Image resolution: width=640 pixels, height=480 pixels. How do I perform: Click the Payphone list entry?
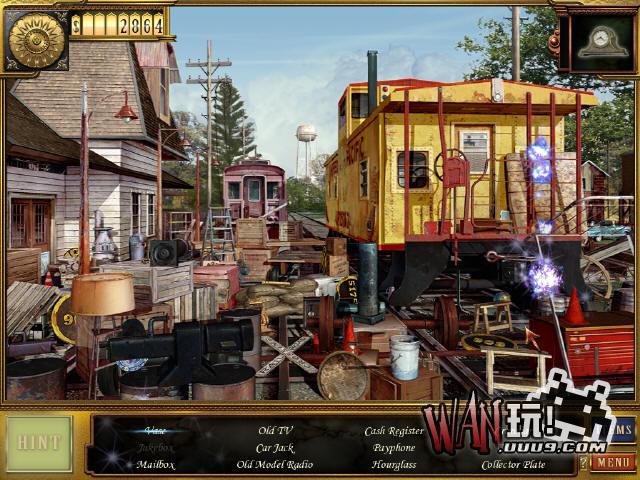tap(394, 447)
